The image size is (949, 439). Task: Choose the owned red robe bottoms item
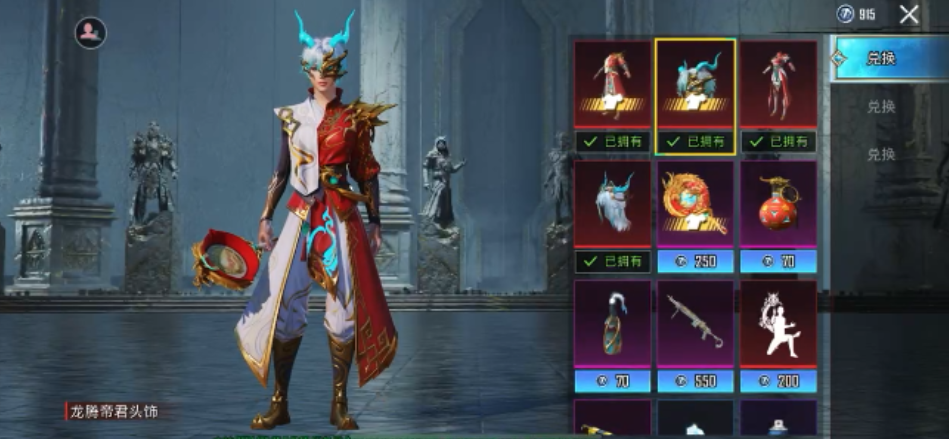(x=778, y=85)
